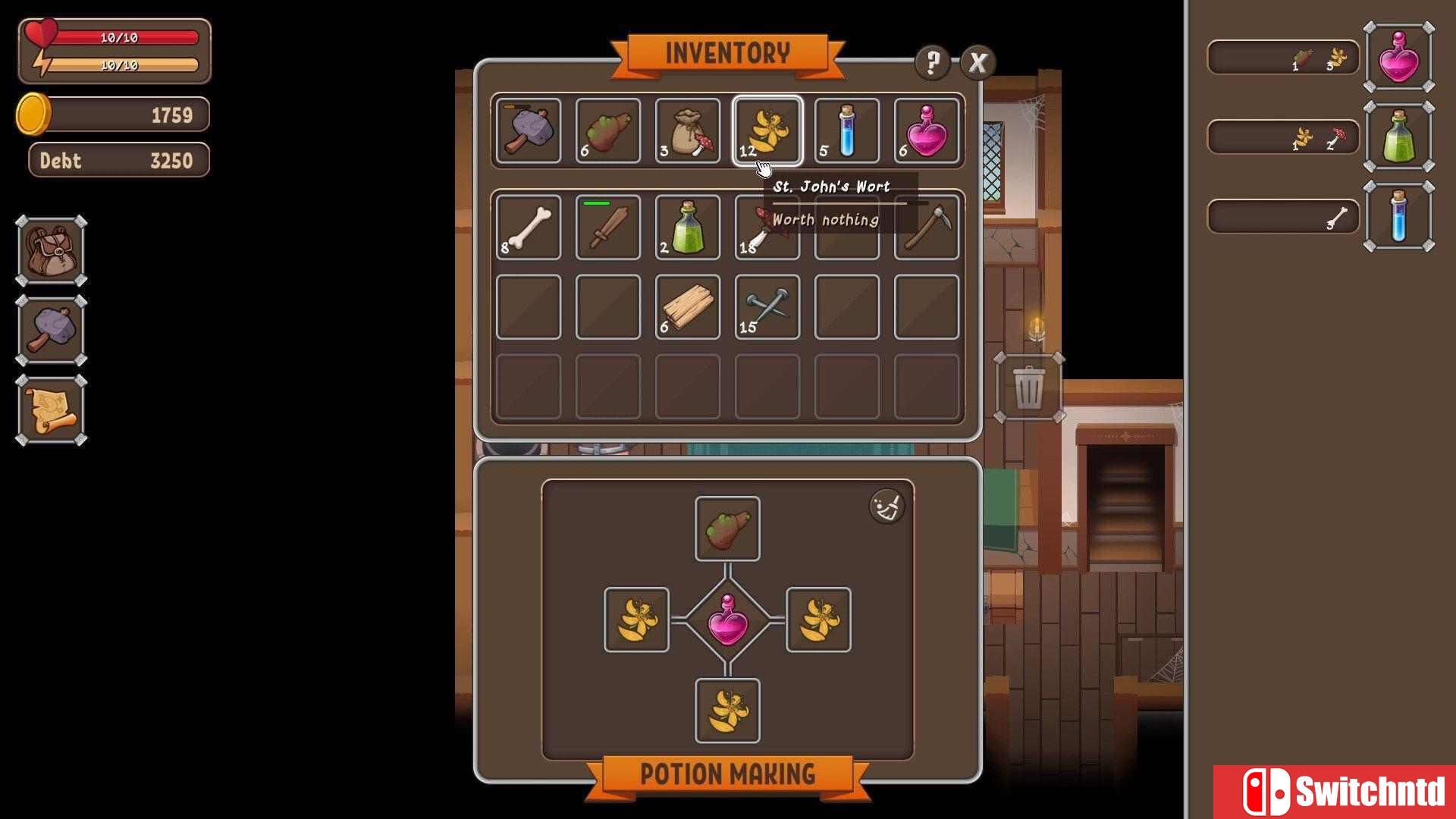1456x819 pixels.
Task: Clear the potion recipe with the broom button
Action: 886,507
